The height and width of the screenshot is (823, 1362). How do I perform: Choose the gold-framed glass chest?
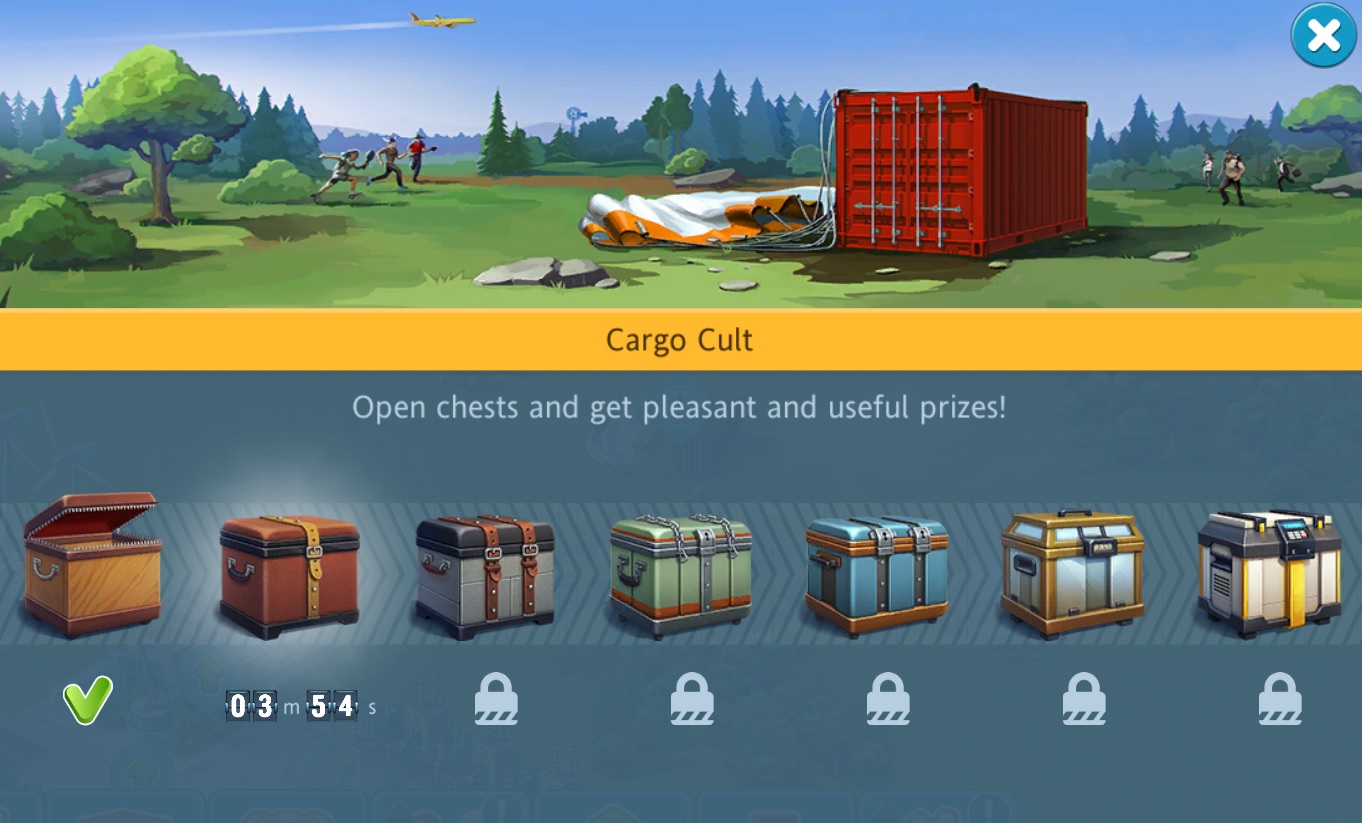coord(1073,574)
